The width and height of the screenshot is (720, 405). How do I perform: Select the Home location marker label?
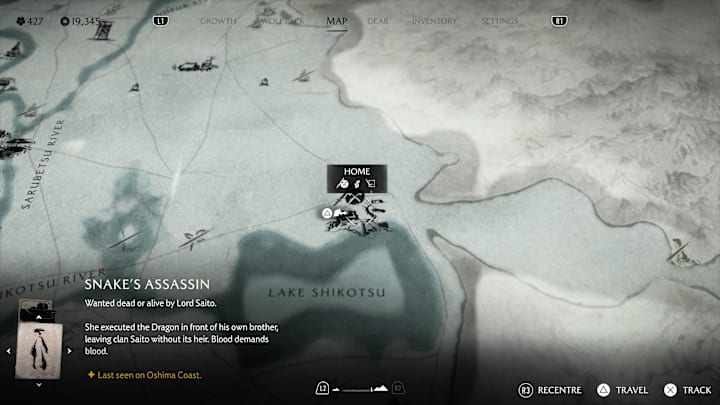coord(357,172)
